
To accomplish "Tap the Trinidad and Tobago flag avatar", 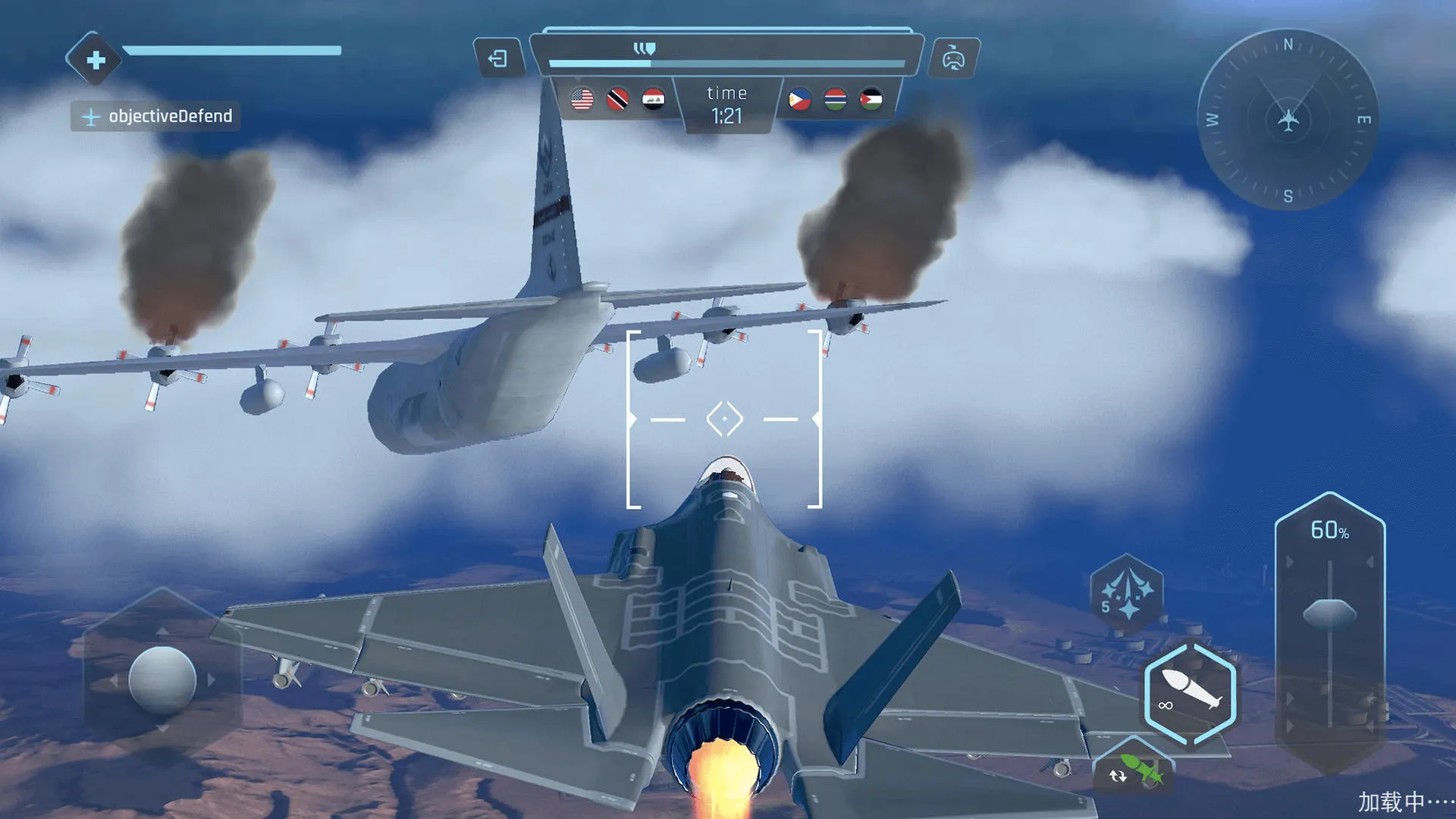I will (619, 99).
